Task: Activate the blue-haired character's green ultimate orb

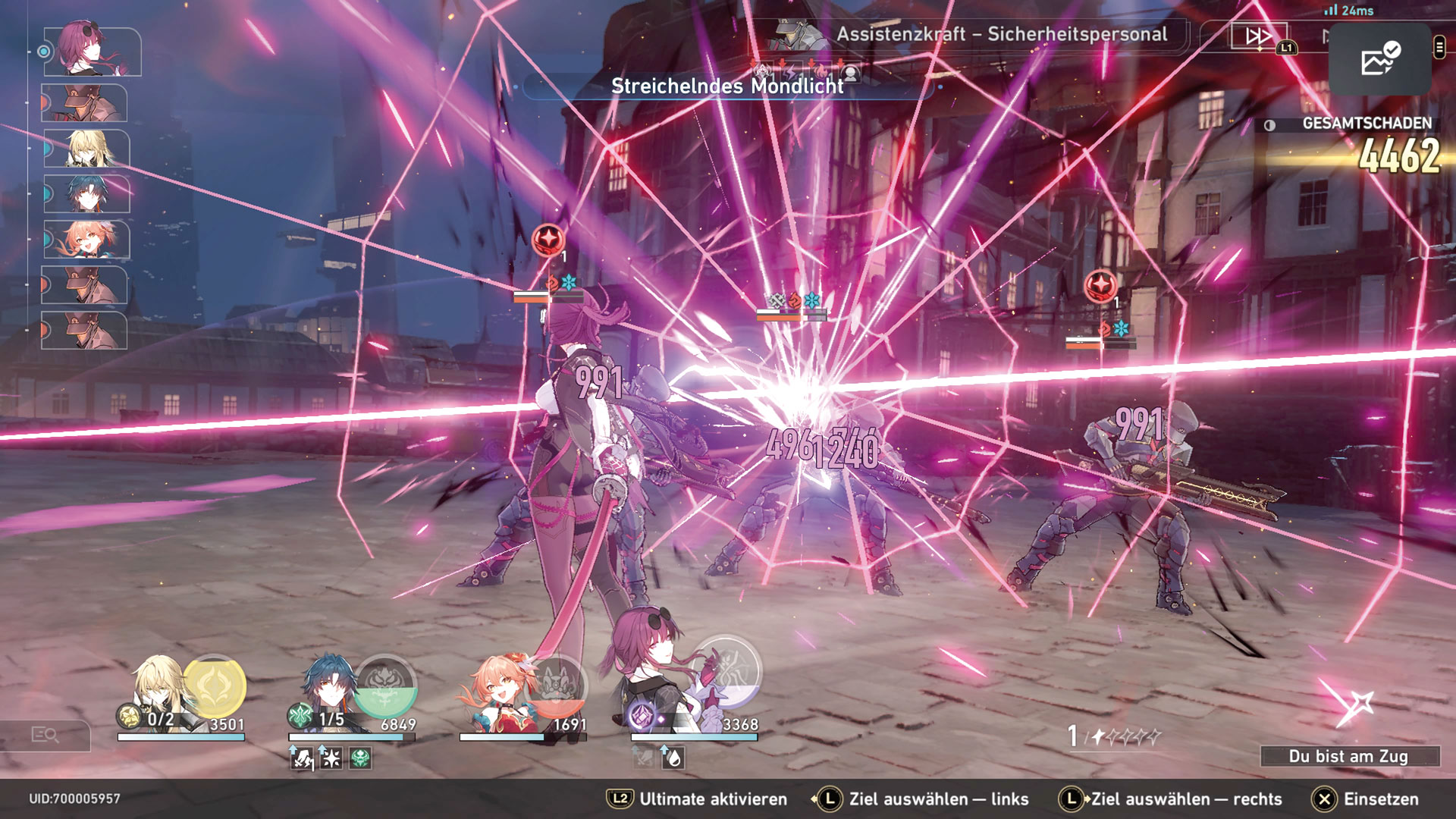Action: [385, 686]
